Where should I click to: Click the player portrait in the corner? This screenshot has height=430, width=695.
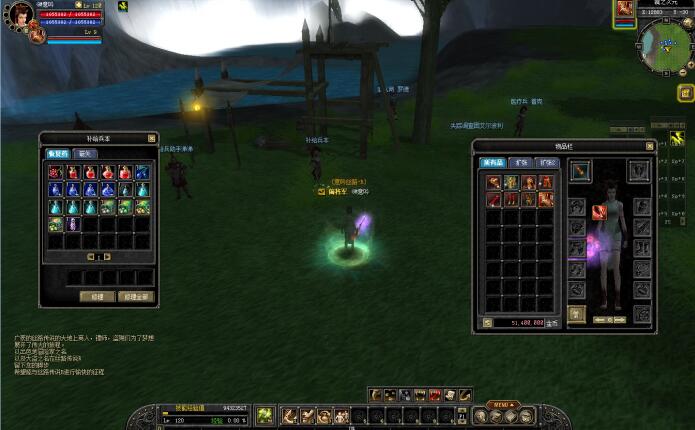click(20, 17)
